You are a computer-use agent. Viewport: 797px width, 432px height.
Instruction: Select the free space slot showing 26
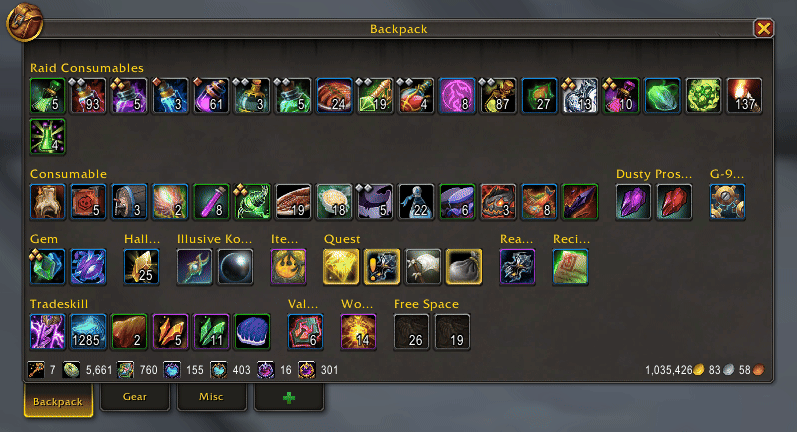pos(412,331)
